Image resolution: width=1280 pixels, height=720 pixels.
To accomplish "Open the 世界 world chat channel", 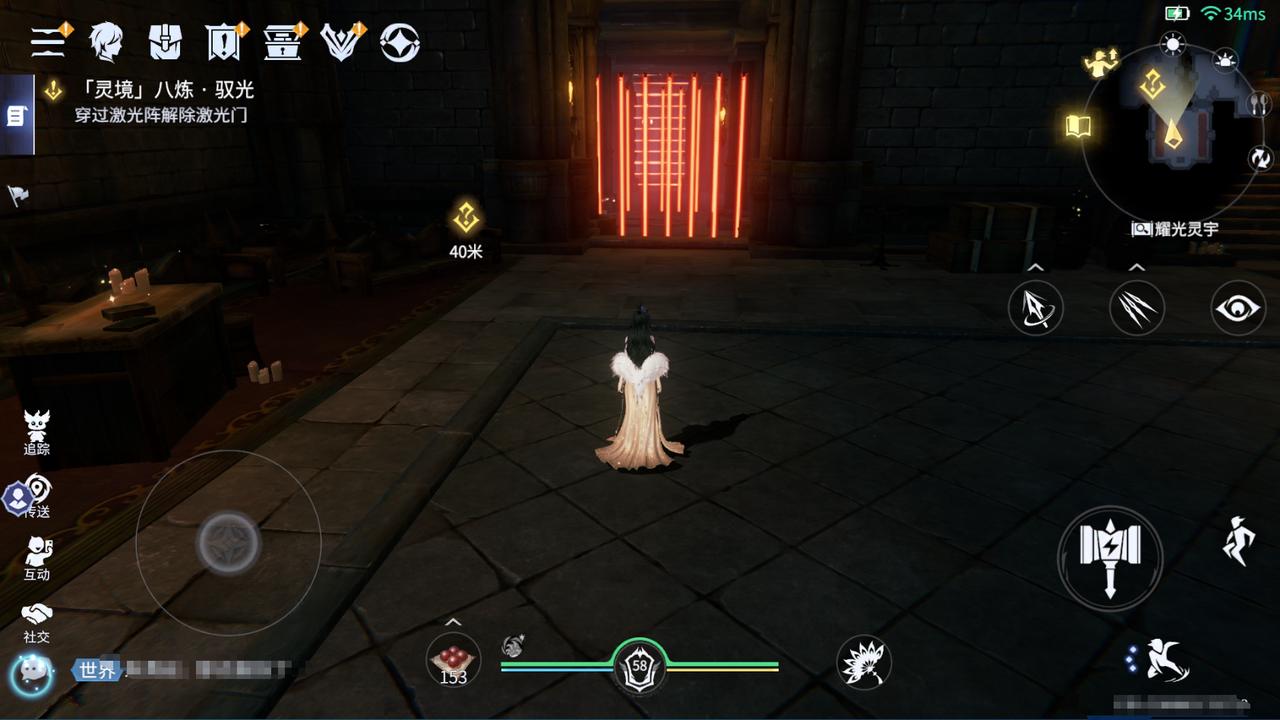I will tap(97, 670).
